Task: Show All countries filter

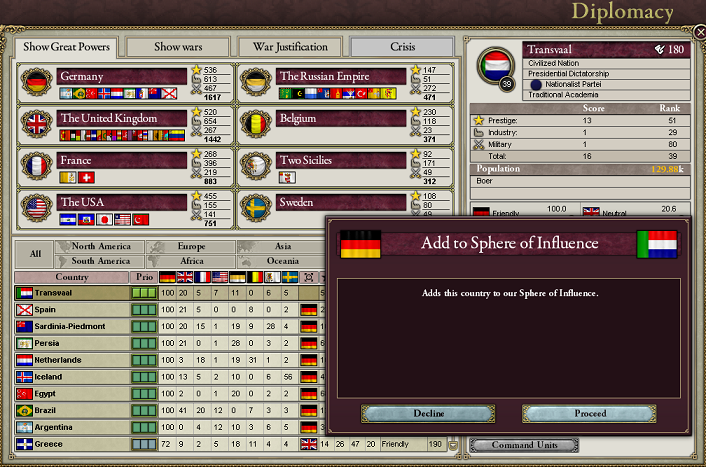Action: 35,254
